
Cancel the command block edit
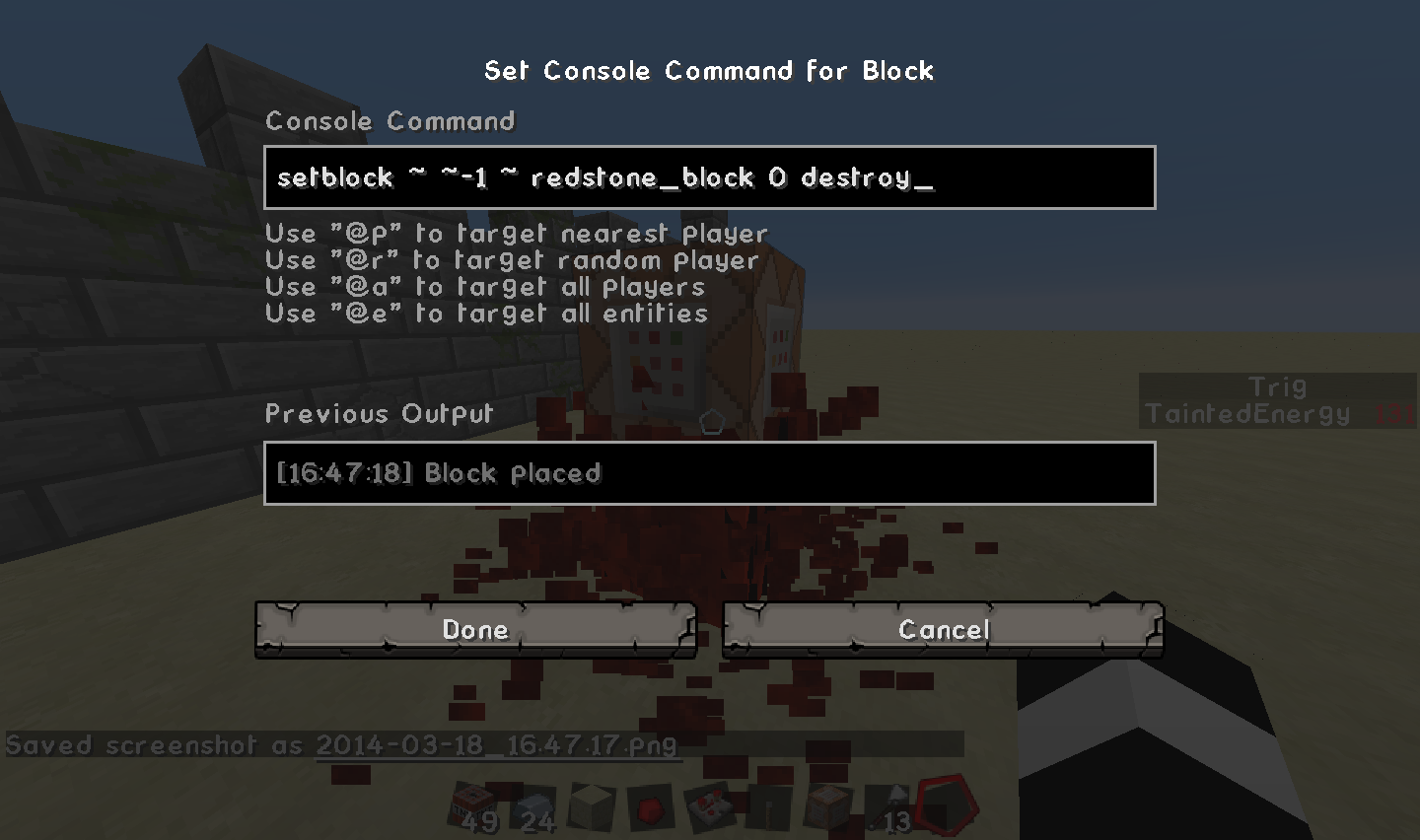coord(943,630)
